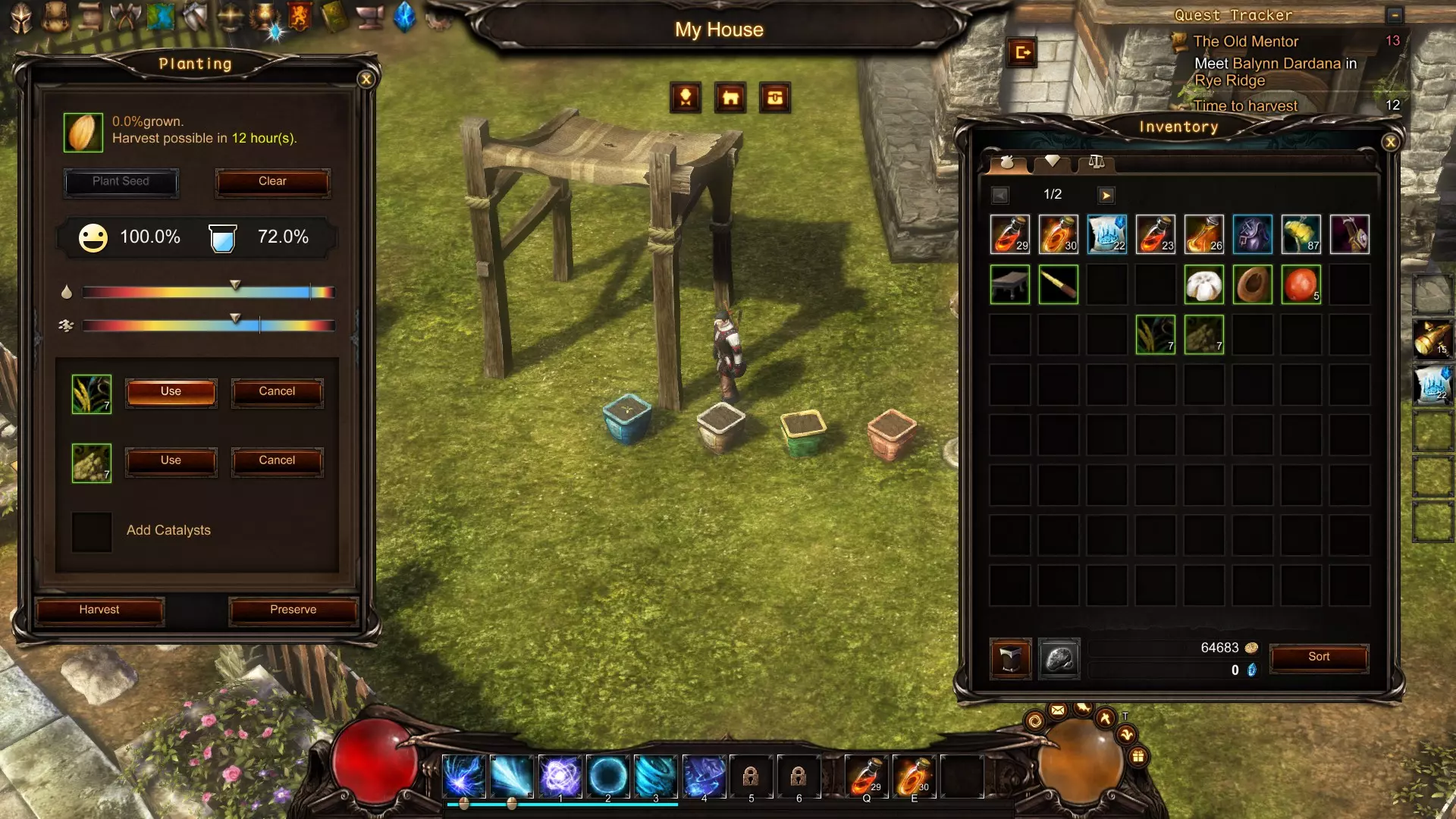Minimize the Quest Tracker panel

pos(1394,15)
